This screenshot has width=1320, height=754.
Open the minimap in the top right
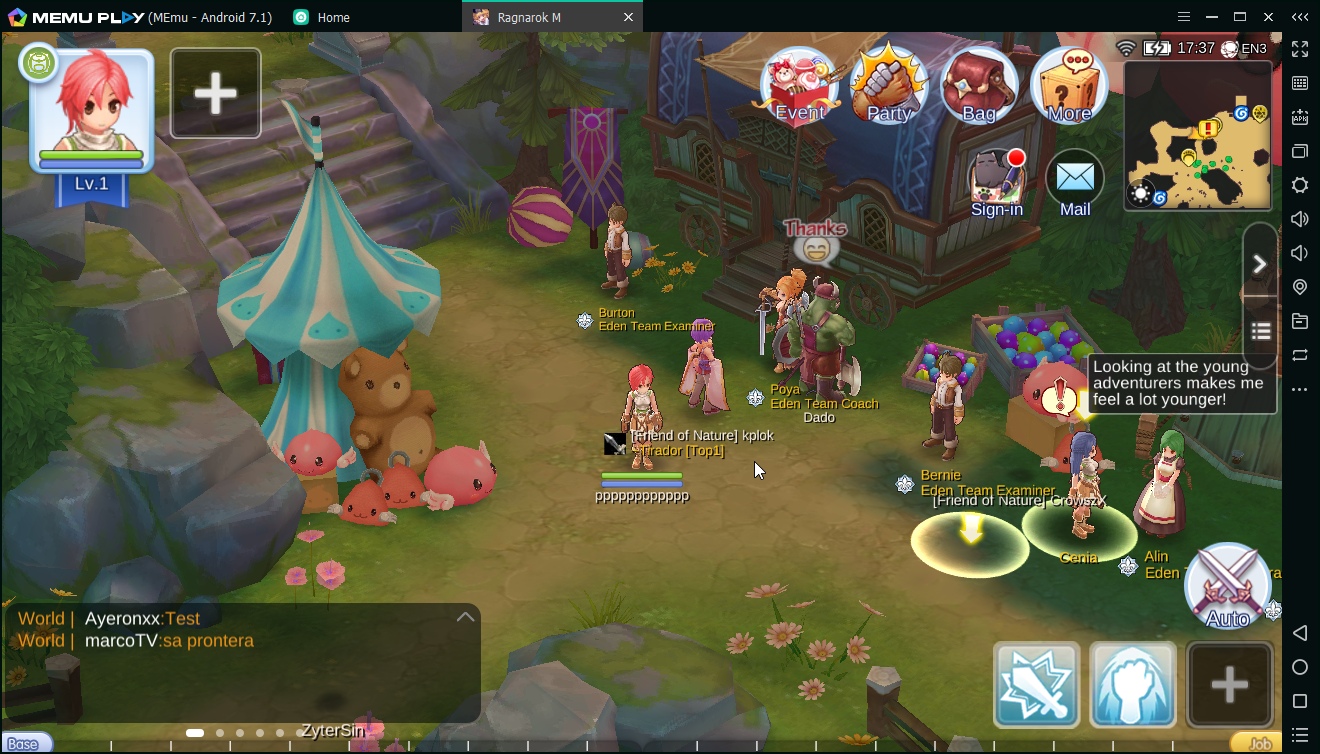coord(1196,135)
